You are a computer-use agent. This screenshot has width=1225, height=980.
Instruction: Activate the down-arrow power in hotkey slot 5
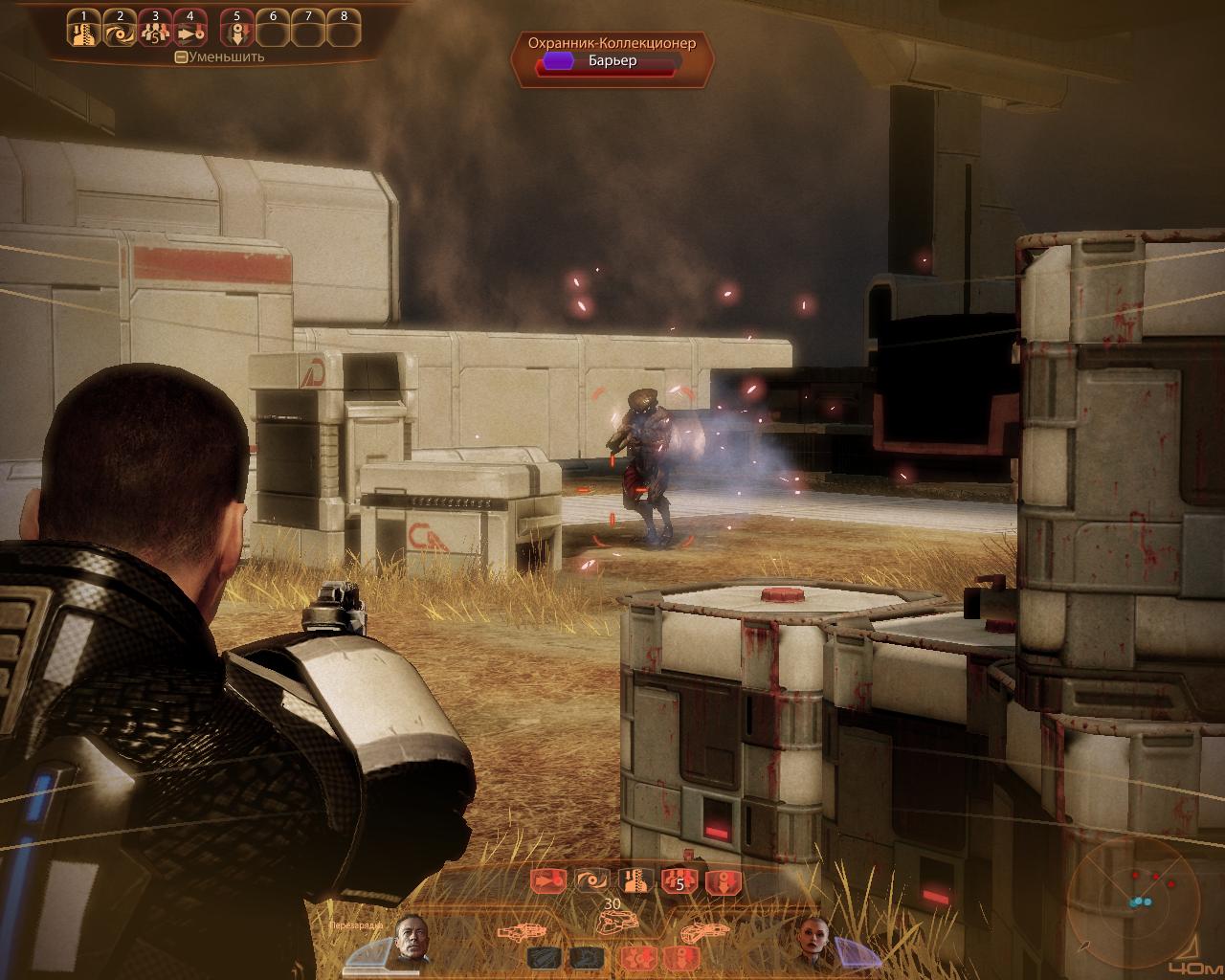click(237, 33)
